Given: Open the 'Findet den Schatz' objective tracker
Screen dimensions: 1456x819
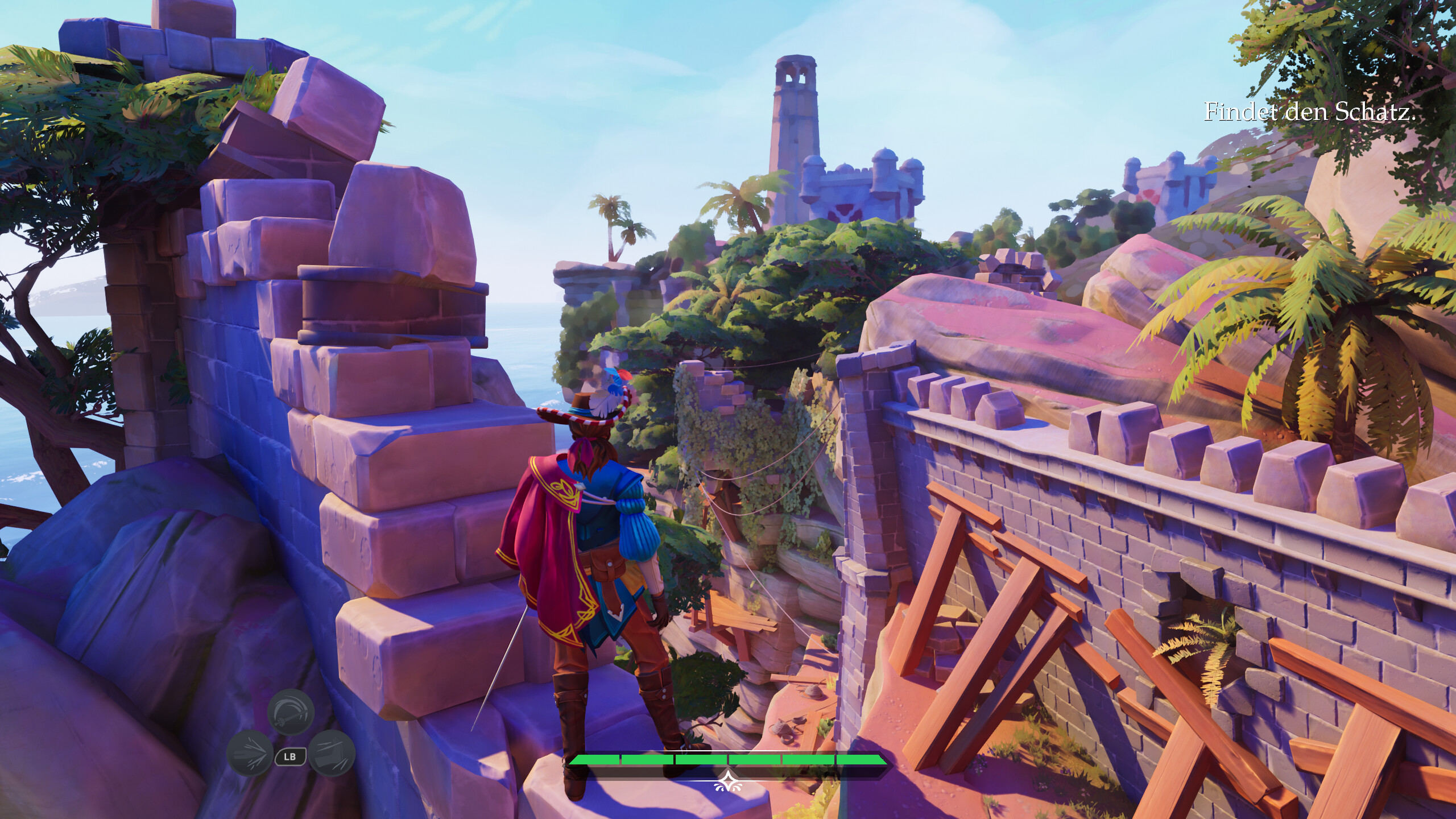Looking at the screenshot, I should click(x=1309, y=112).
